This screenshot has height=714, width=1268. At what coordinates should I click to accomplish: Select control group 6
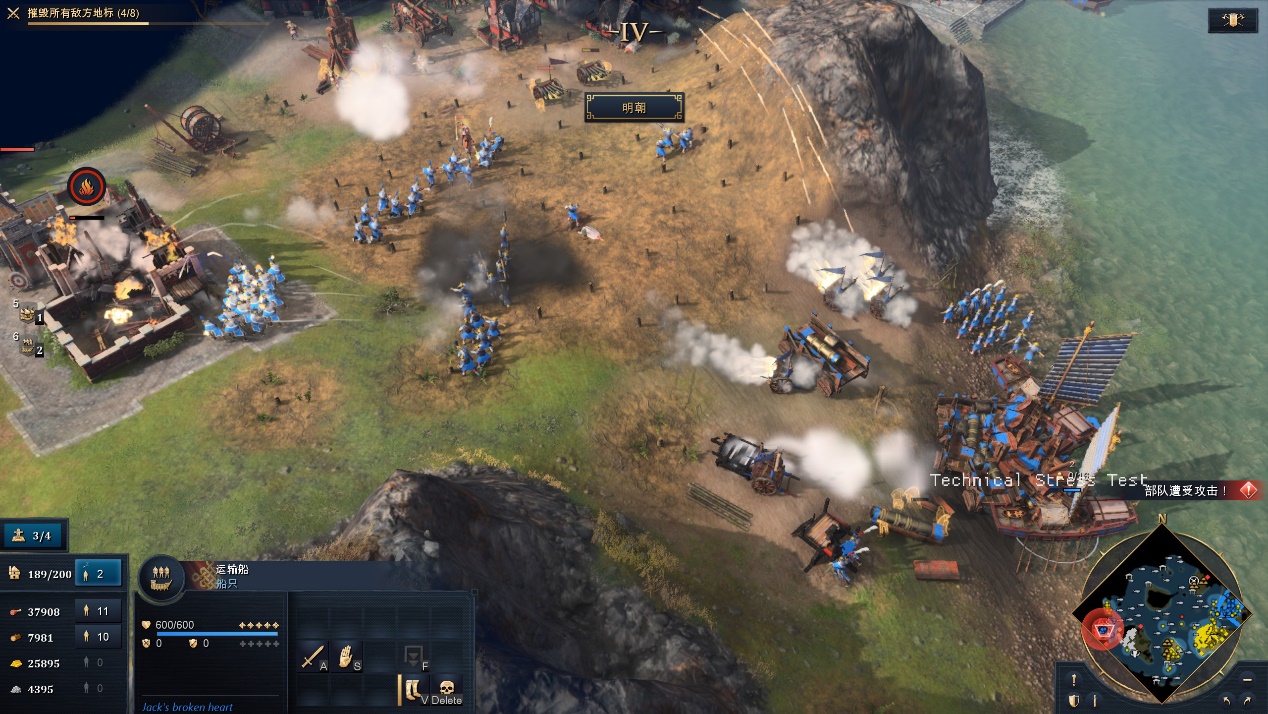click(x=29, y=347)
